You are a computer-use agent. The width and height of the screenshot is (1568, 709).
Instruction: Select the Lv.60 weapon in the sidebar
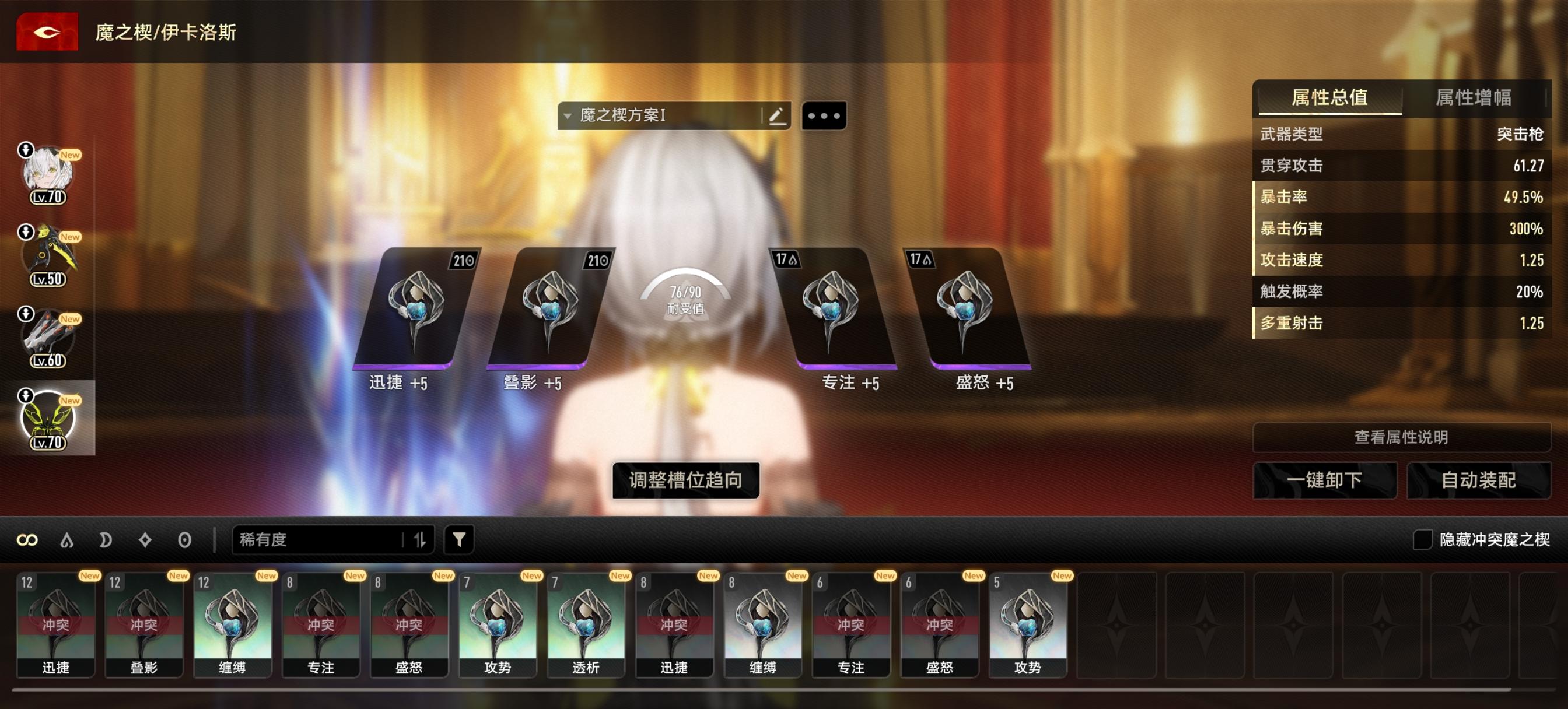[48, 332]
